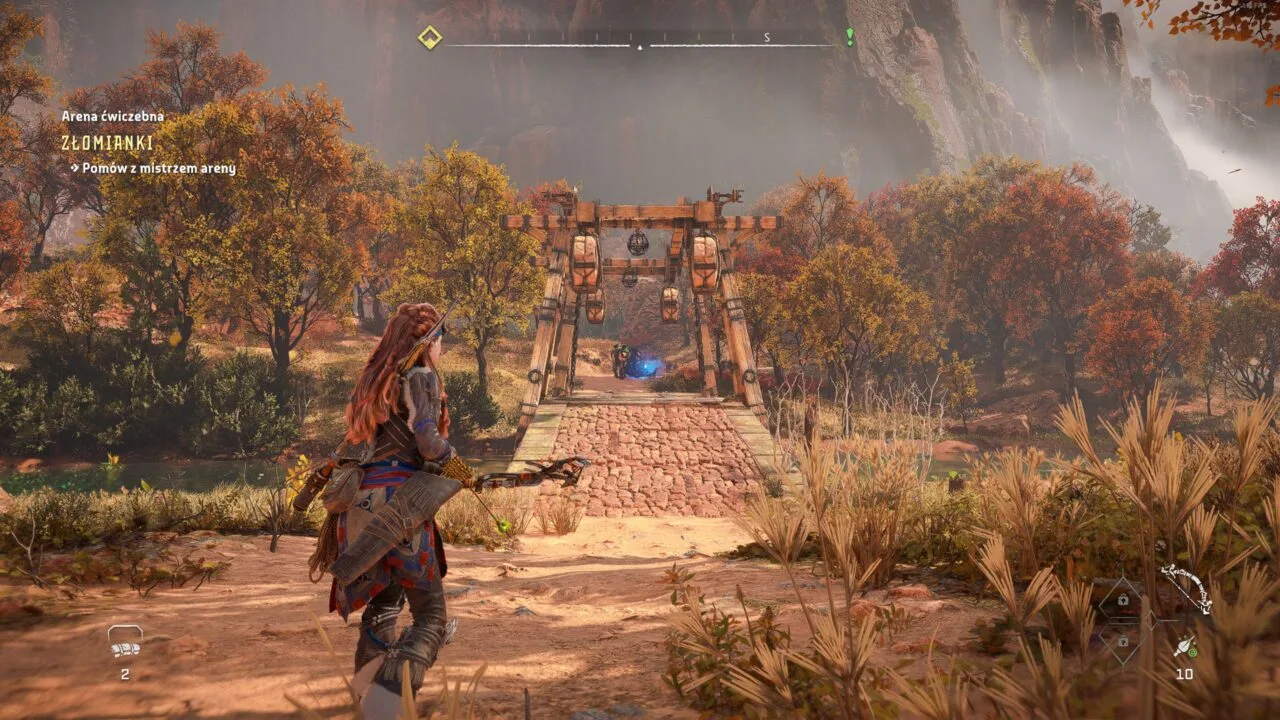Select the medicine pouch icon
This screenshot has width=1280, height=720.
[x=125, y=642]
